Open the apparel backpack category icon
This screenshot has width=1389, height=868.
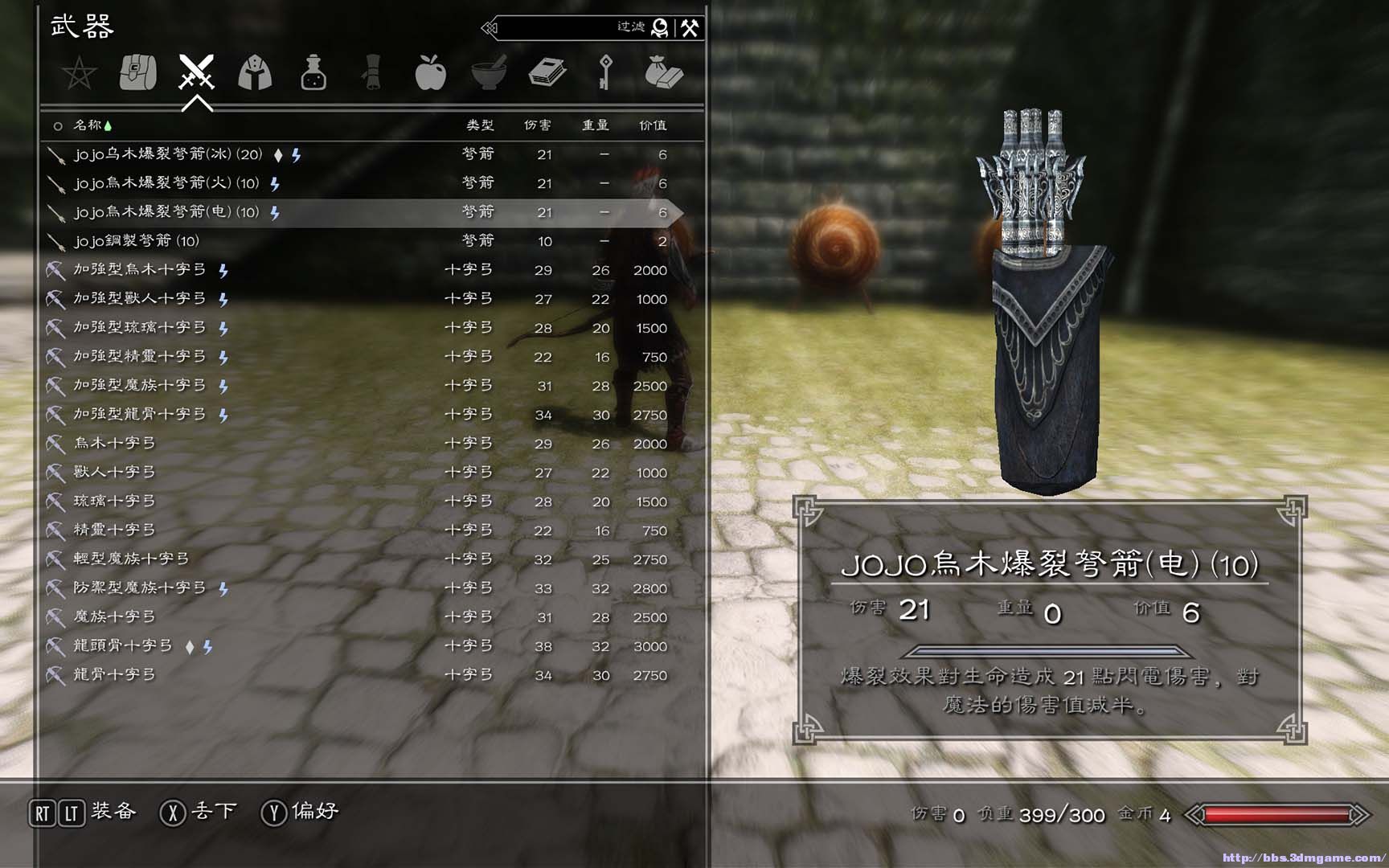click(x=138, y=72)
